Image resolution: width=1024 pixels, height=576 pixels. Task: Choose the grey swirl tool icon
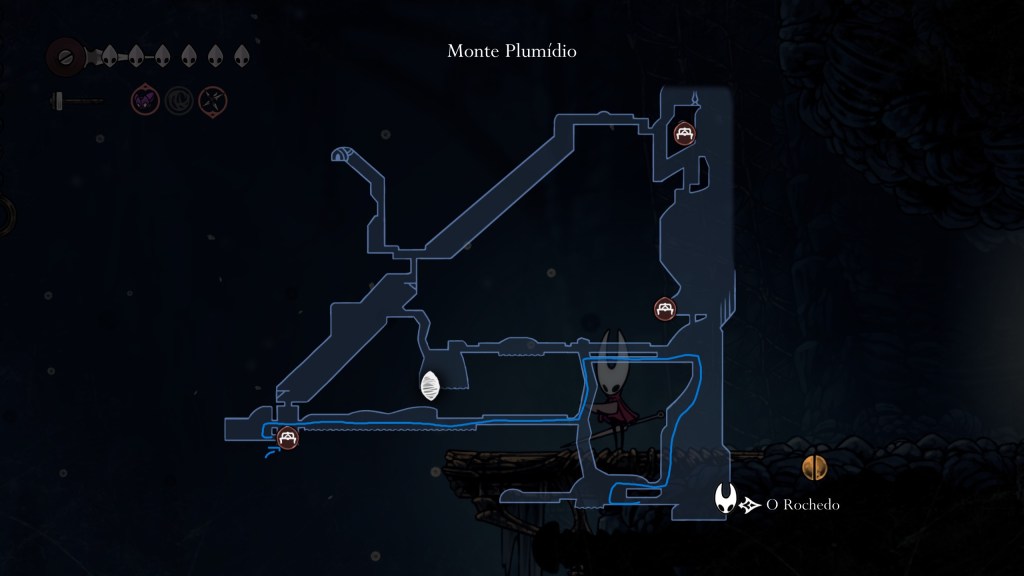coord(179,100)
